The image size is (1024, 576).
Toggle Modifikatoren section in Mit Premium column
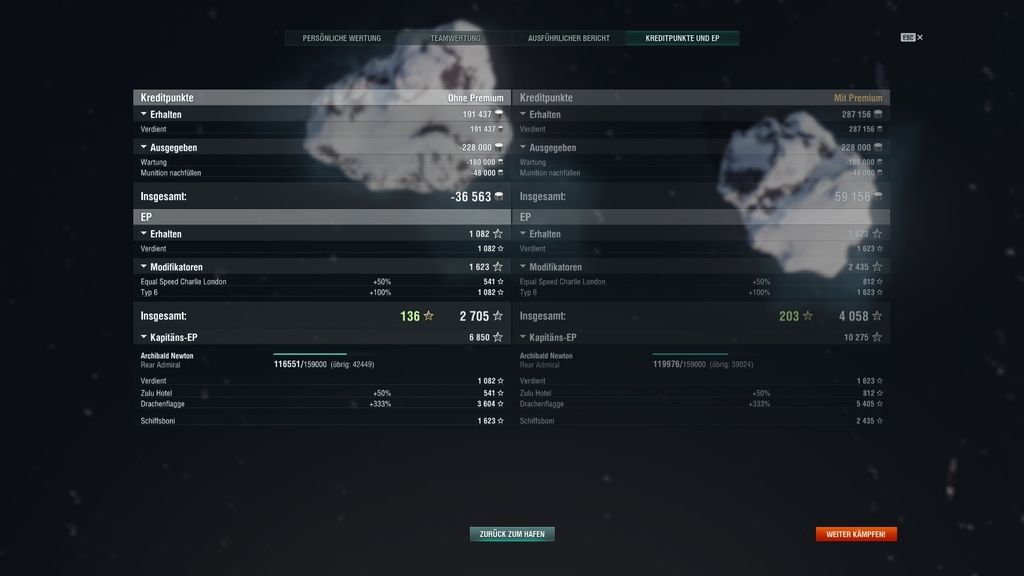click(x=523, y=267)
